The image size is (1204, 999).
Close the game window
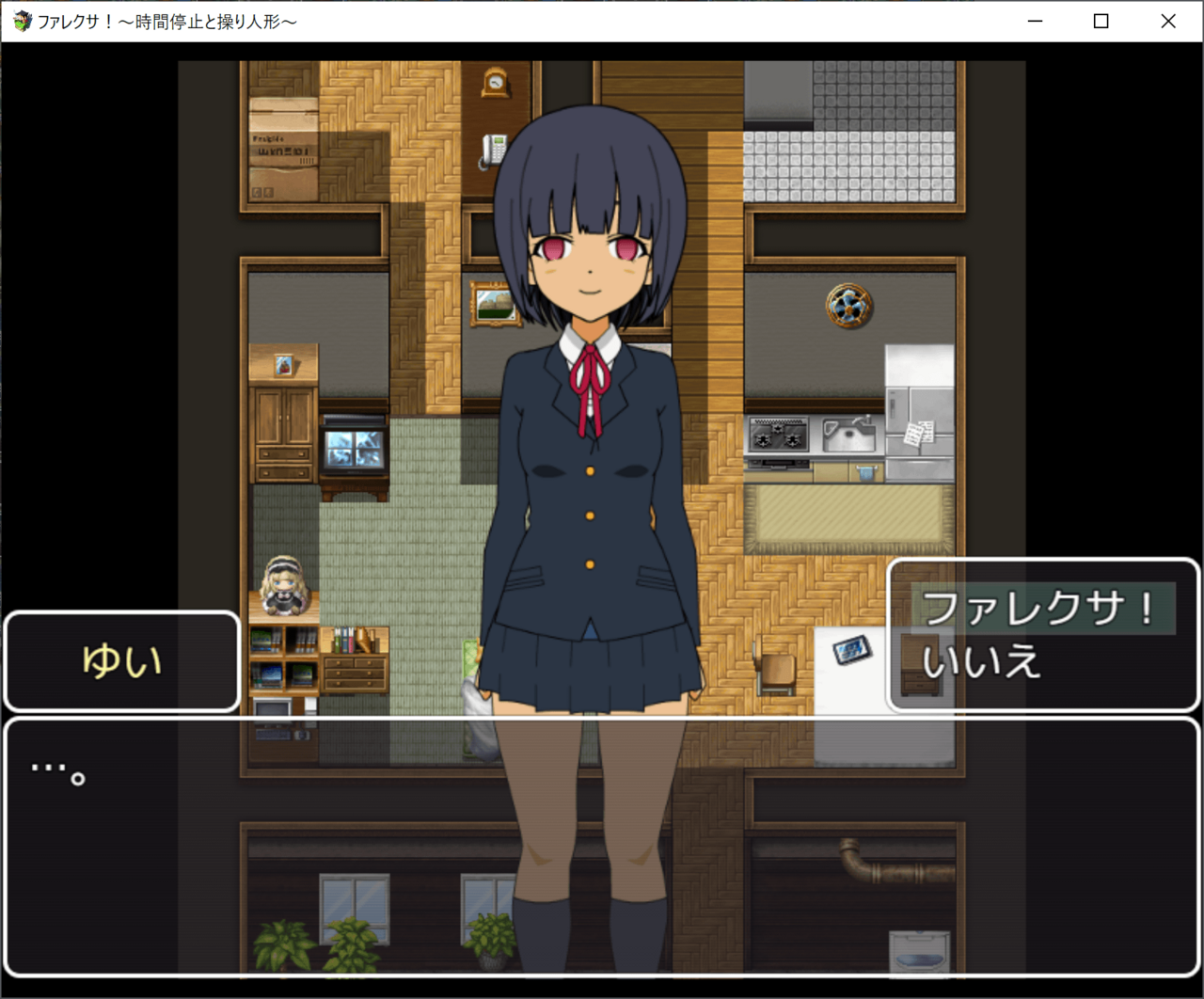1168,21
